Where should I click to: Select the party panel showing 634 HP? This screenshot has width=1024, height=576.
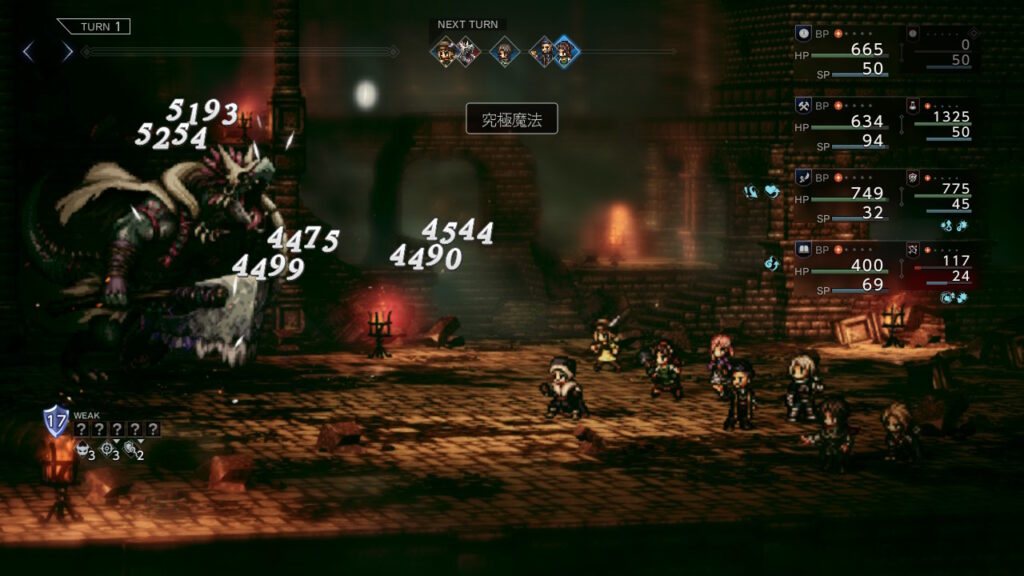coord(845,123)
